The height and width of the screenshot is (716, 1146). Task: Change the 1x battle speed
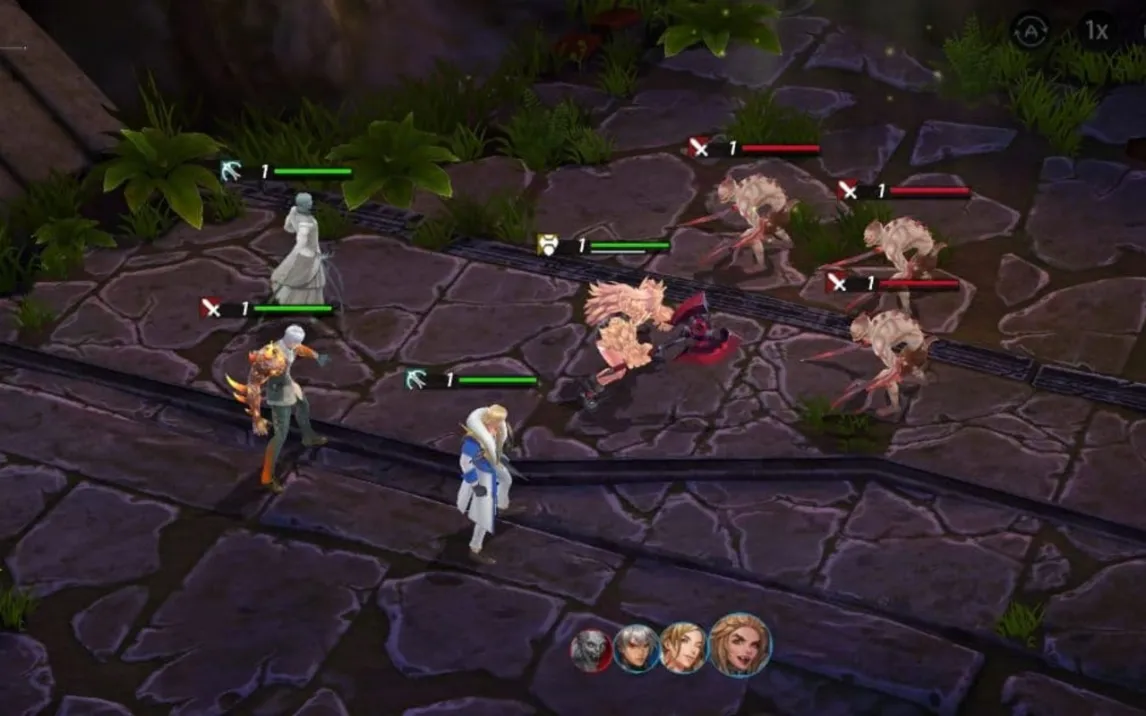(1097, 31)
